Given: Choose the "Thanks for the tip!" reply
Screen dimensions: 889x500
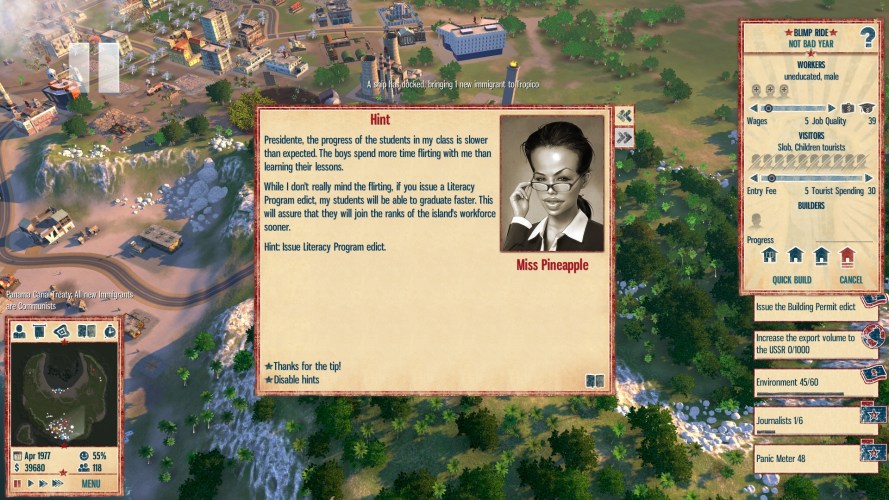Looking at the screenshot, I should pyautogui.click(x=306, y=366).
